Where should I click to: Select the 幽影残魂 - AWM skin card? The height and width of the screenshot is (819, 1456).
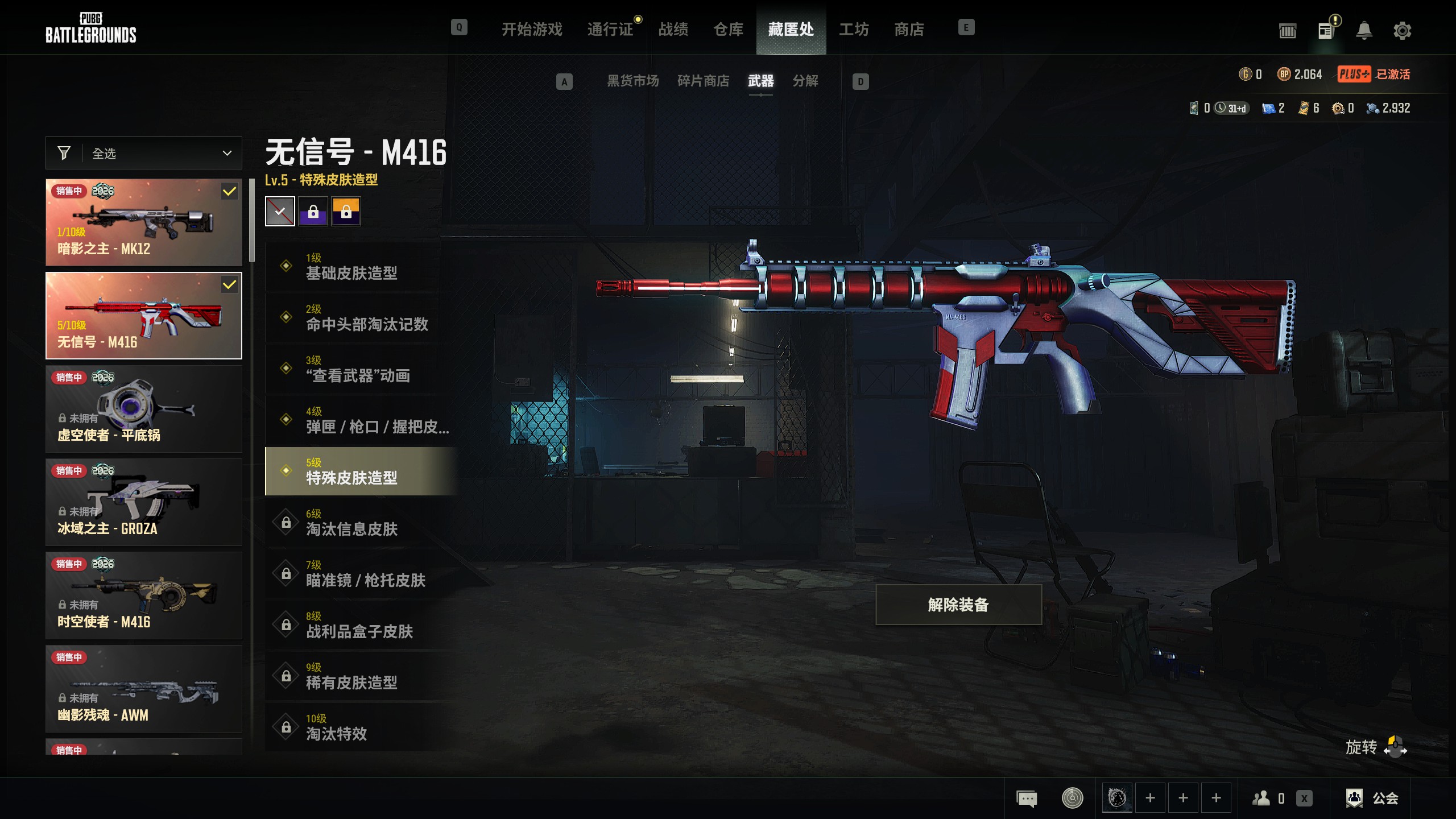click(144, 689)
